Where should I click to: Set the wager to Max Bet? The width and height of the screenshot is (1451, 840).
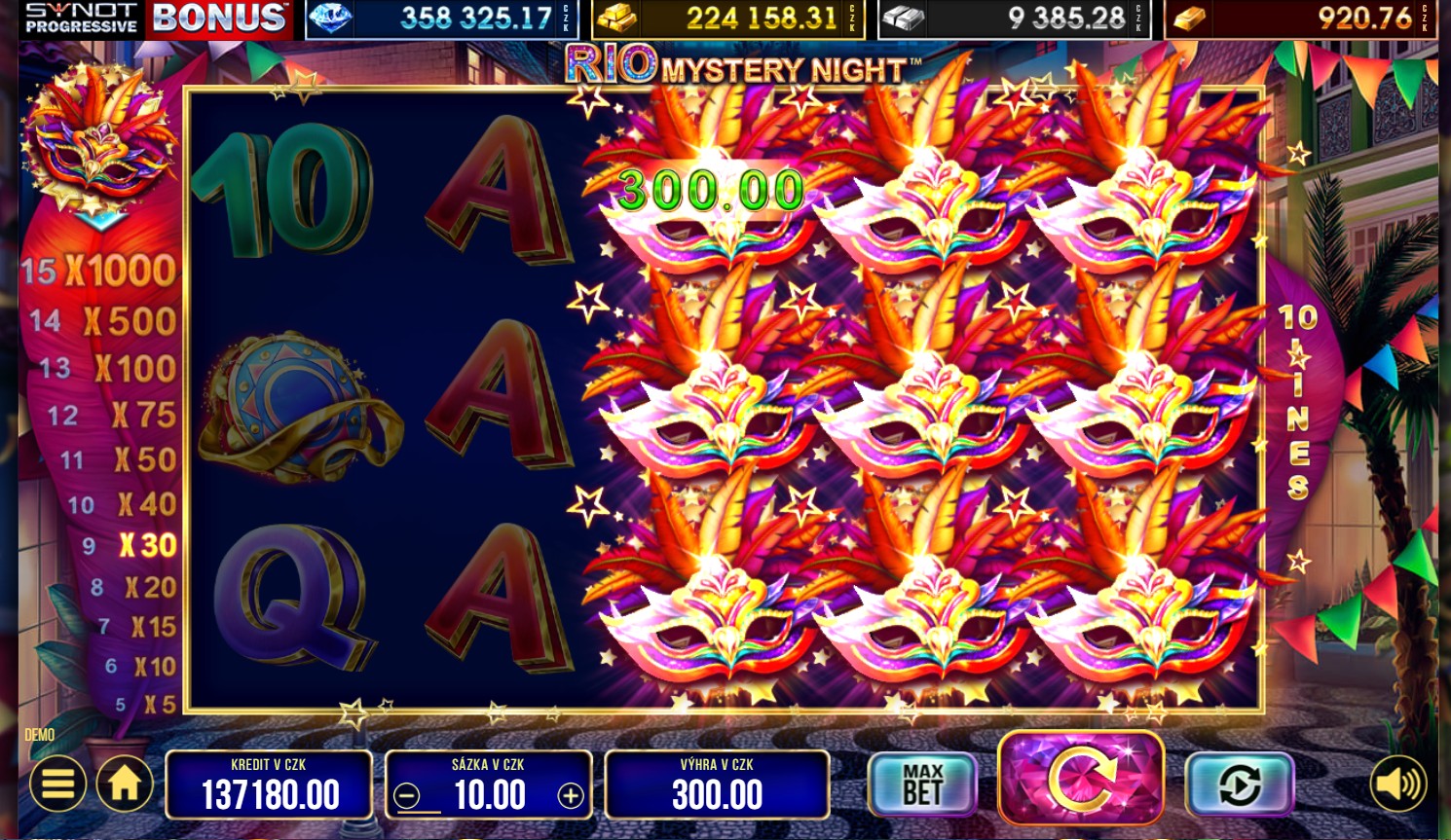[x=922, y=784]
